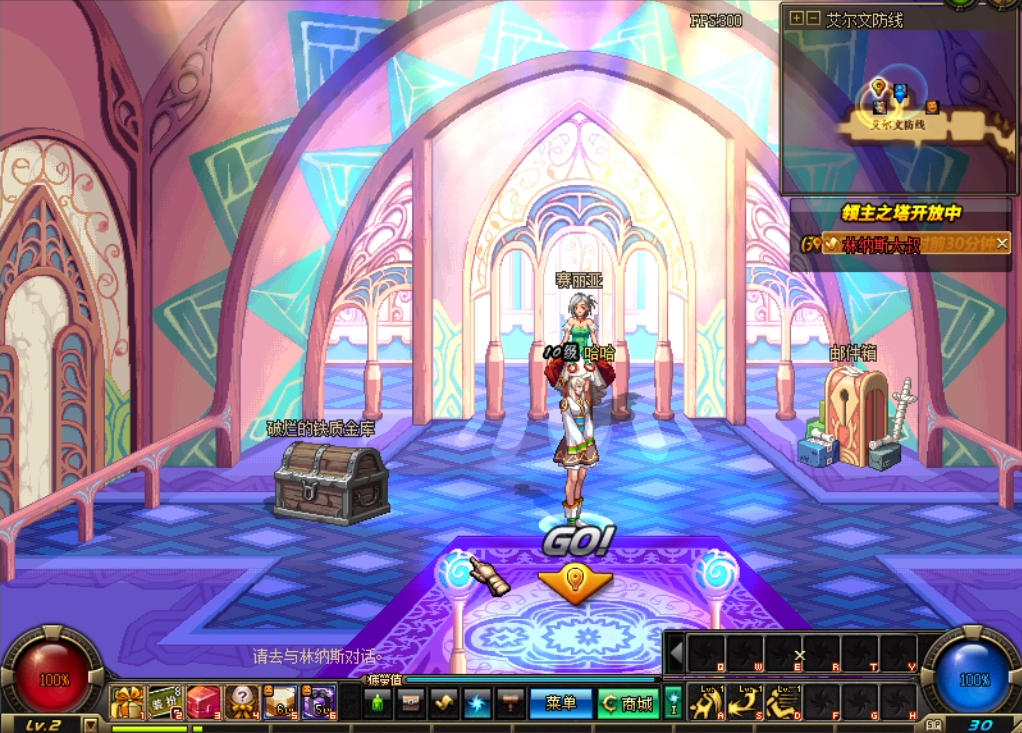Open the treasure chest inventory icon
Viewport: 1022px width, 733px height.
tap(411, 703)
